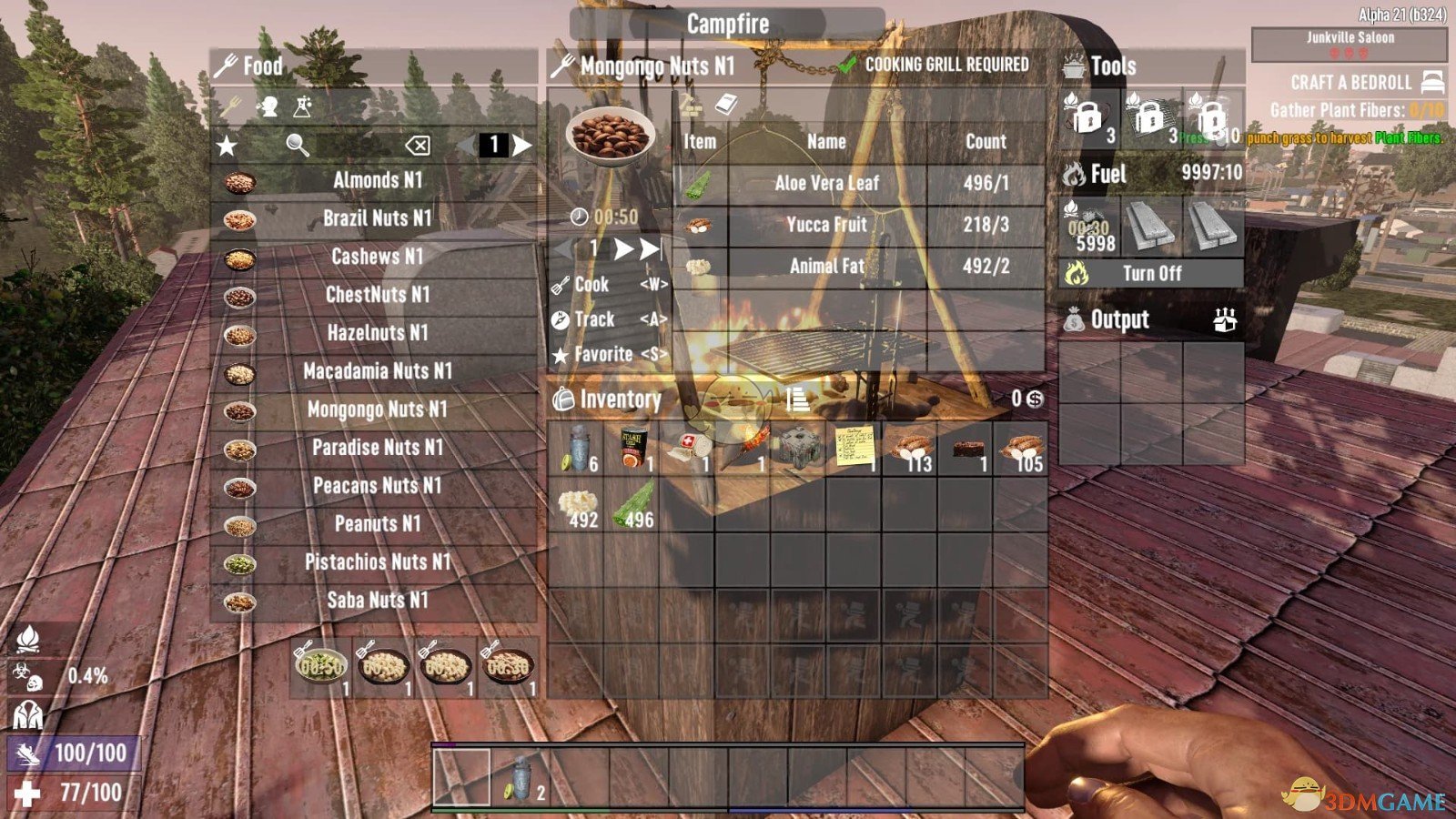Mark the recipe as Favorite

[602, 355]
